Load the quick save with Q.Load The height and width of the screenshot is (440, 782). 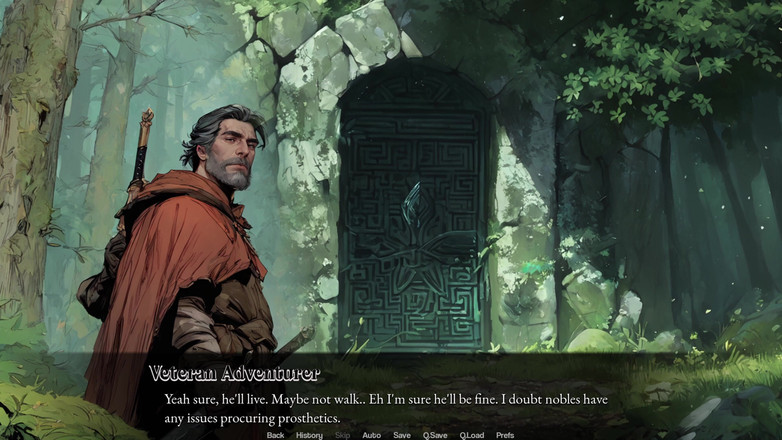point(472,435)
